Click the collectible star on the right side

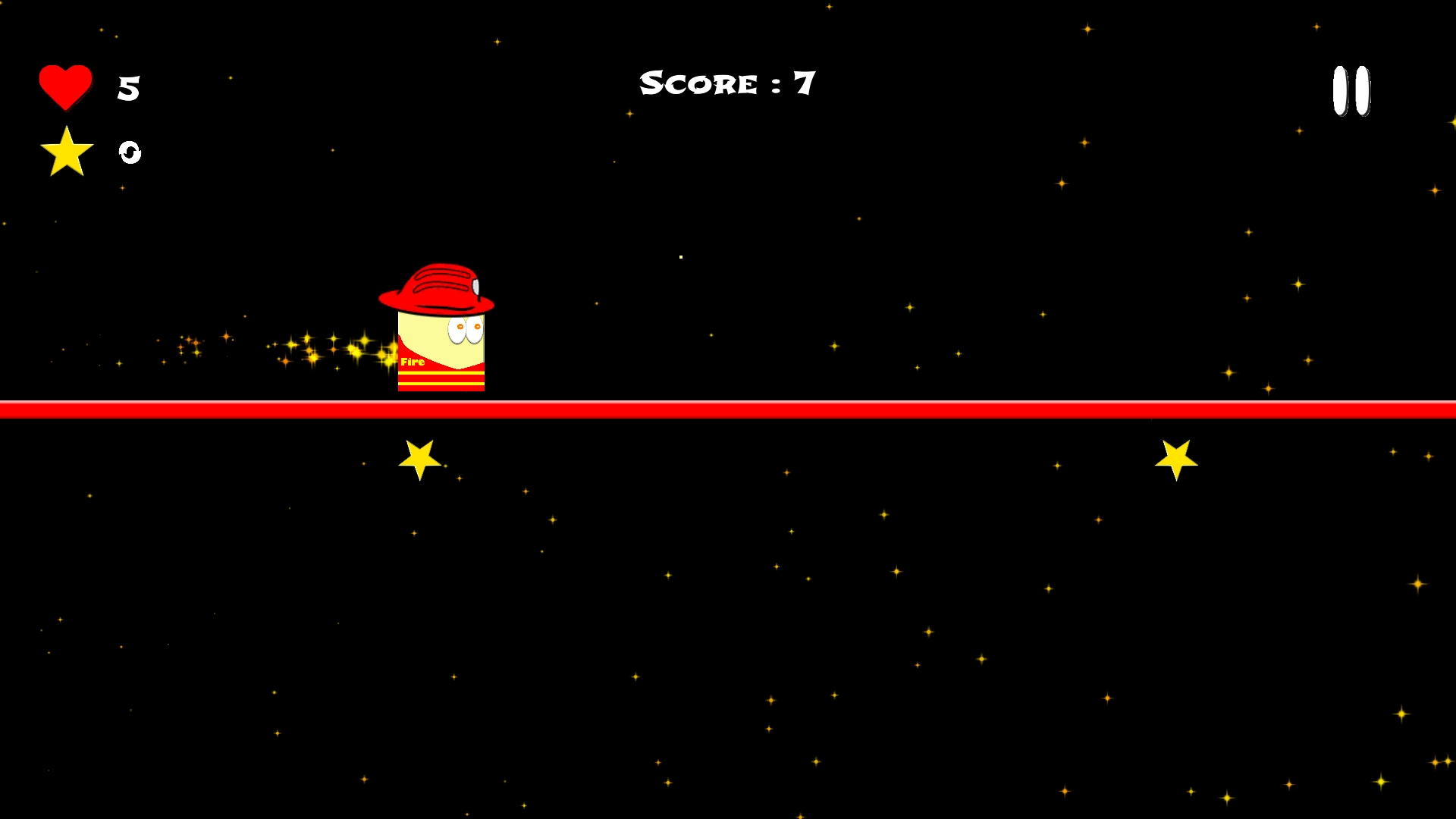[x=1176, y=455]
